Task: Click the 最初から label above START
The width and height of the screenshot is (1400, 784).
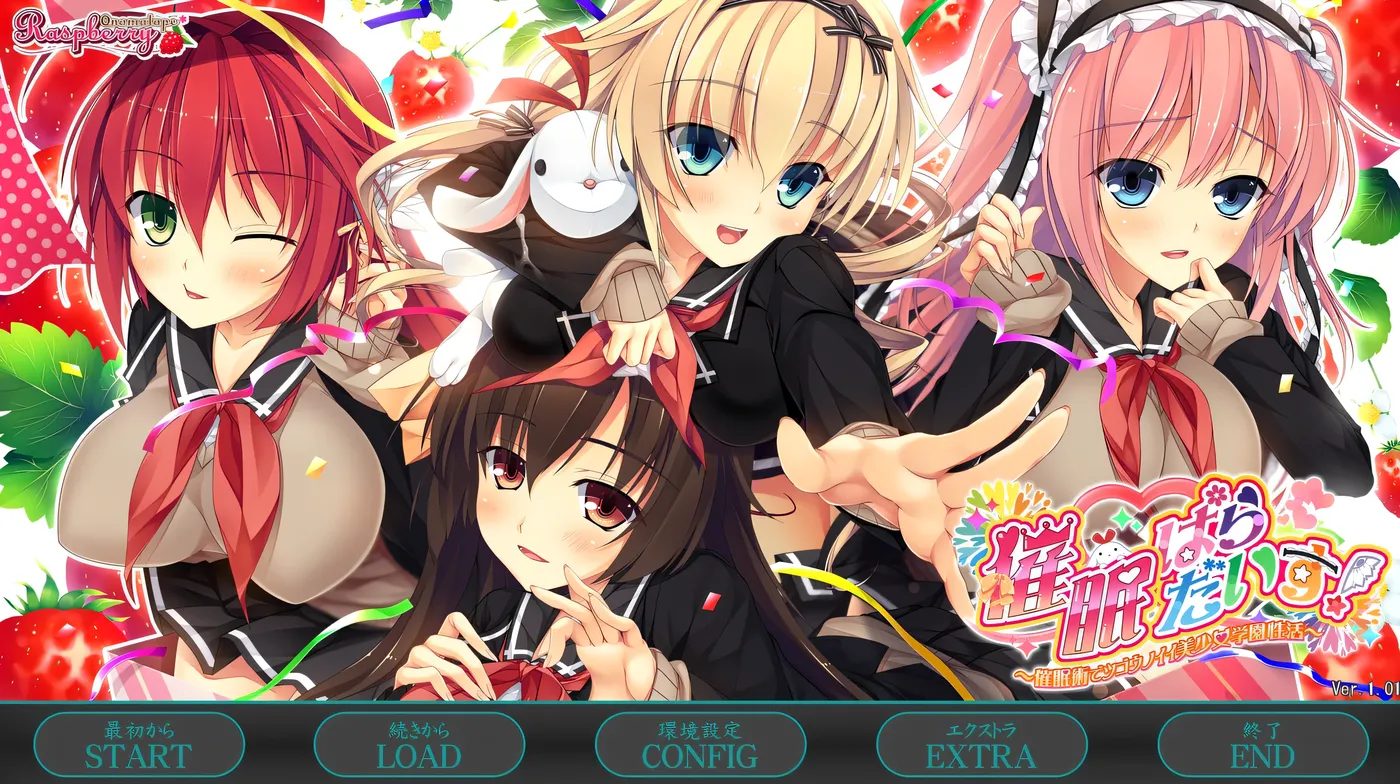Action: pos(139,727)
